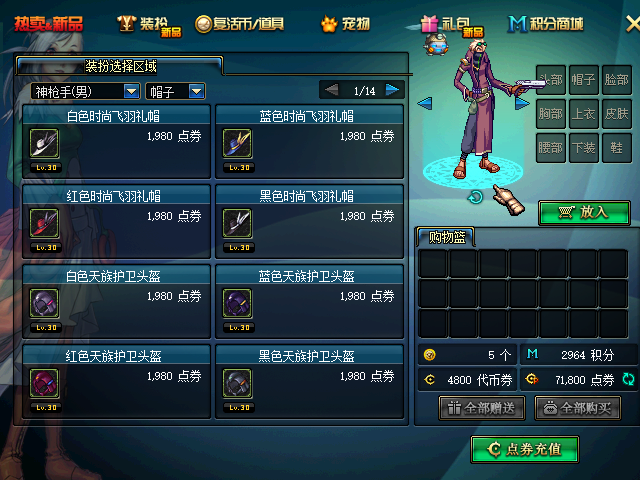
Task: Select the 上衣 equipment slot button
Action: click(584, 115)
